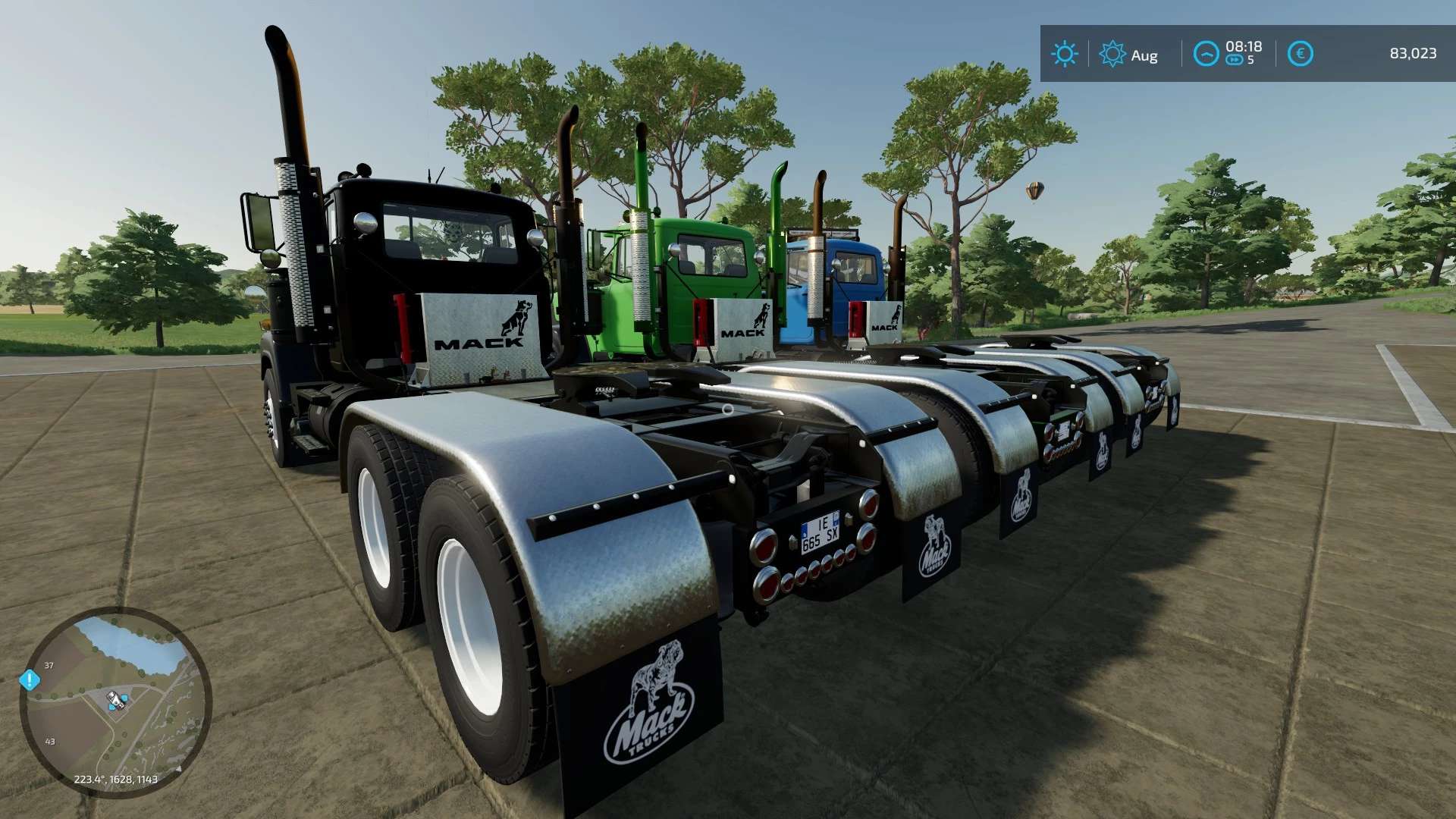The height and width of the screenshot is (819, 1456).
Task: Open the circular minimap
Action: (115, 702)
